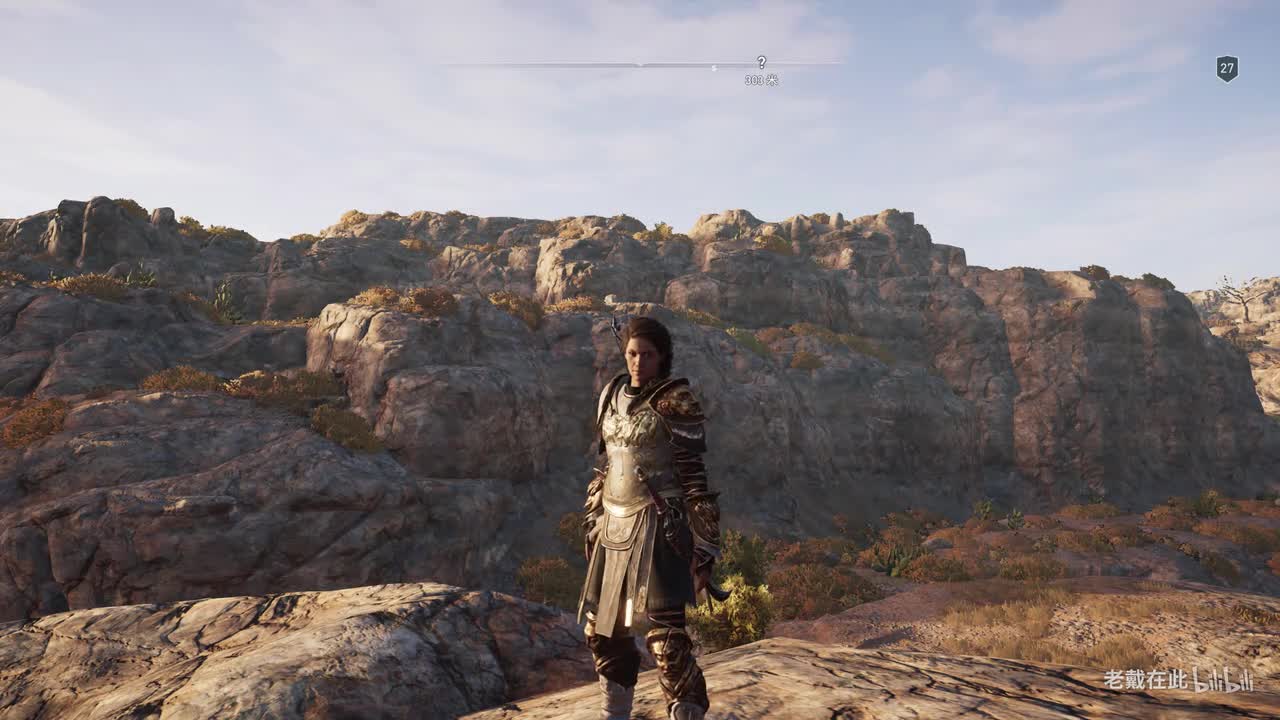Click the question mark compass marker
This screenshot has height=720, width=1280.
tap(761, 62)
